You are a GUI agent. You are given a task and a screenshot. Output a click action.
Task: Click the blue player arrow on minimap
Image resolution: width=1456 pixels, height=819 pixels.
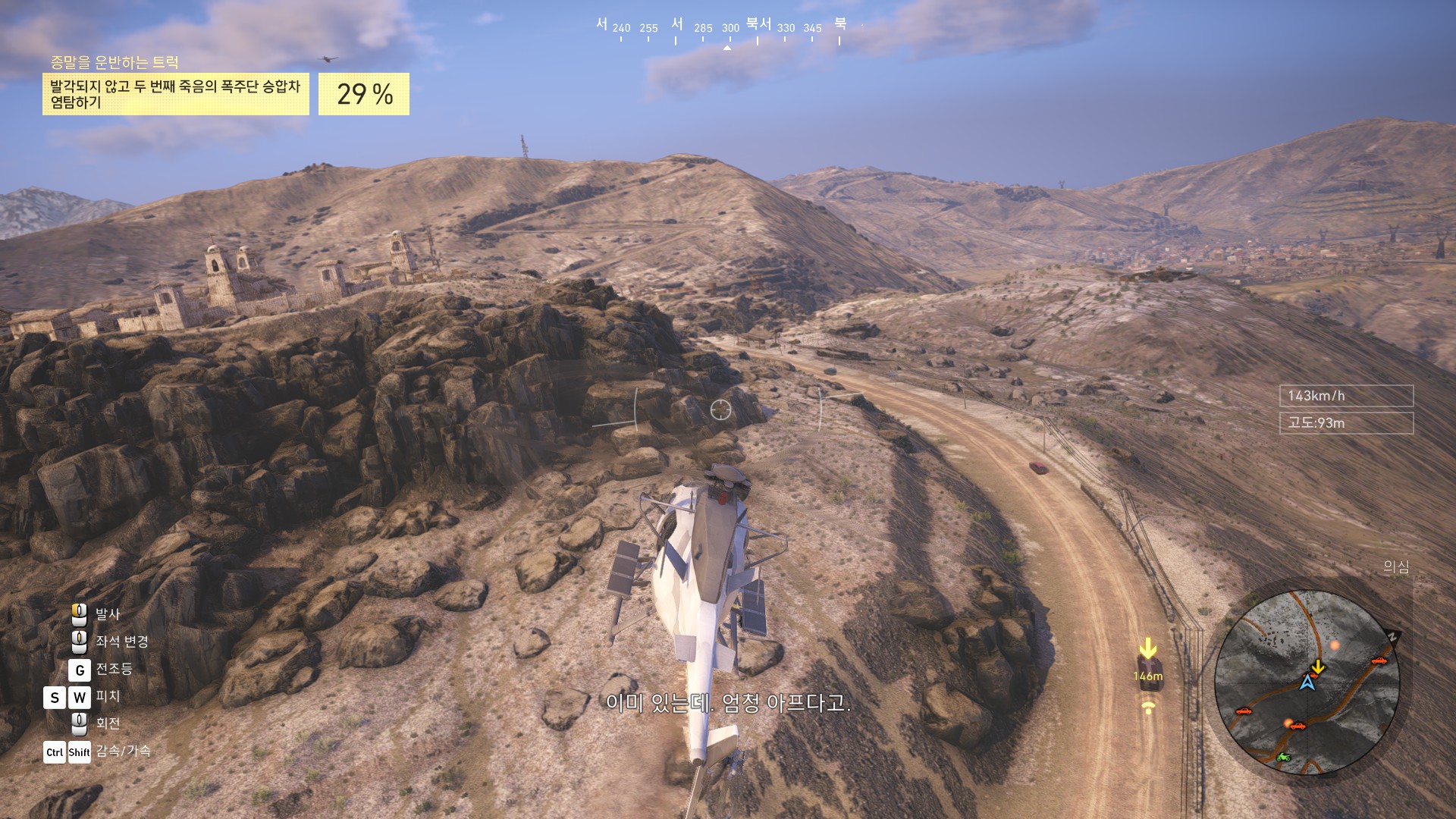(x=1307, y=682)
